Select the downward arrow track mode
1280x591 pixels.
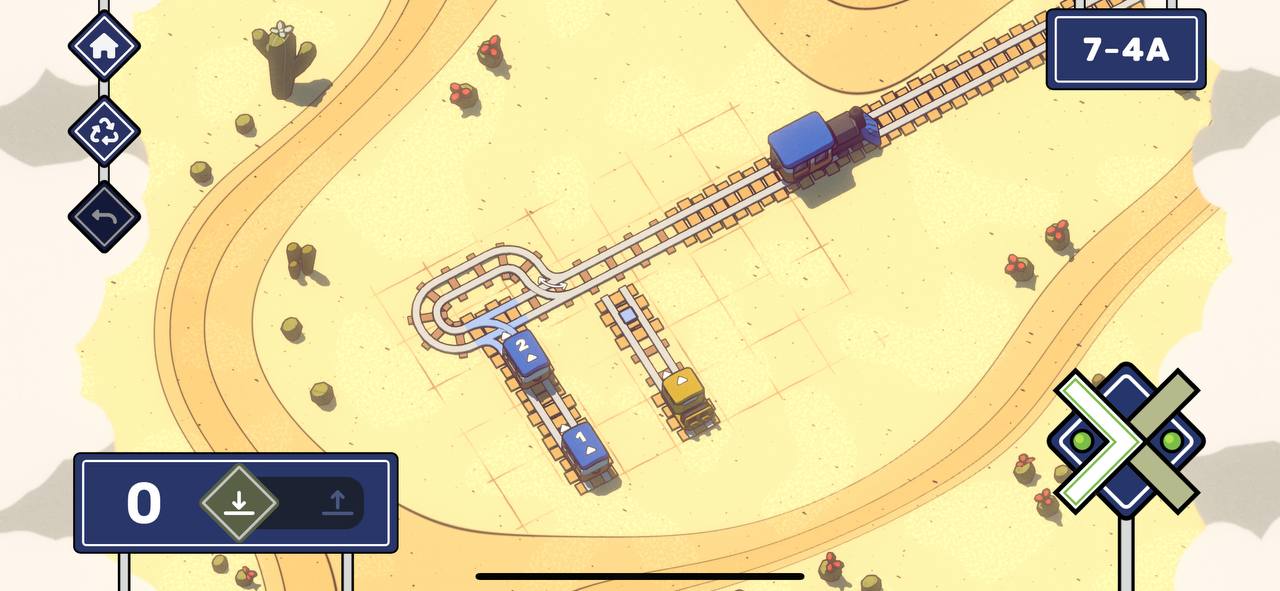point(238,502)
